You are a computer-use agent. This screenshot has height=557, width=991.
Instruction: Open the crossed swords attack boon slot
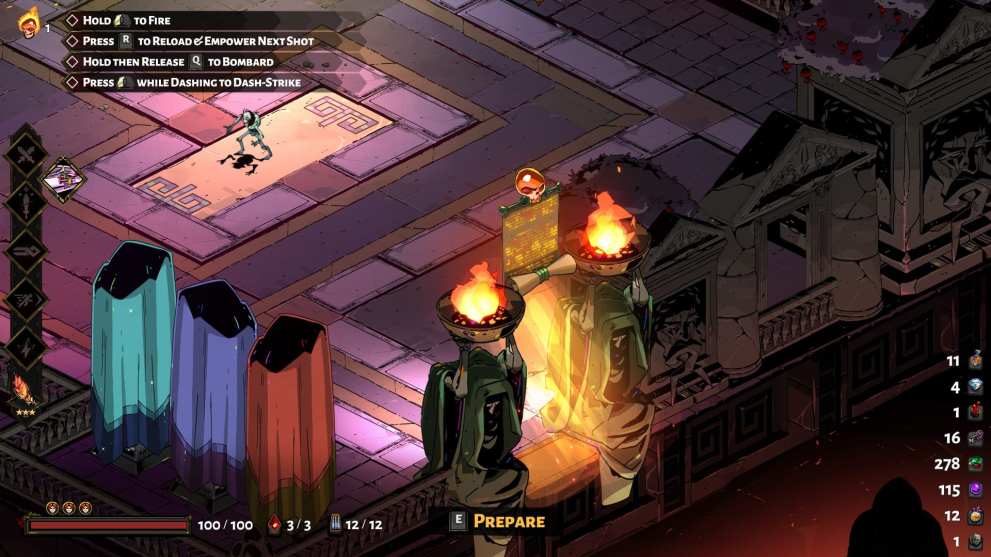coord(25,157)
